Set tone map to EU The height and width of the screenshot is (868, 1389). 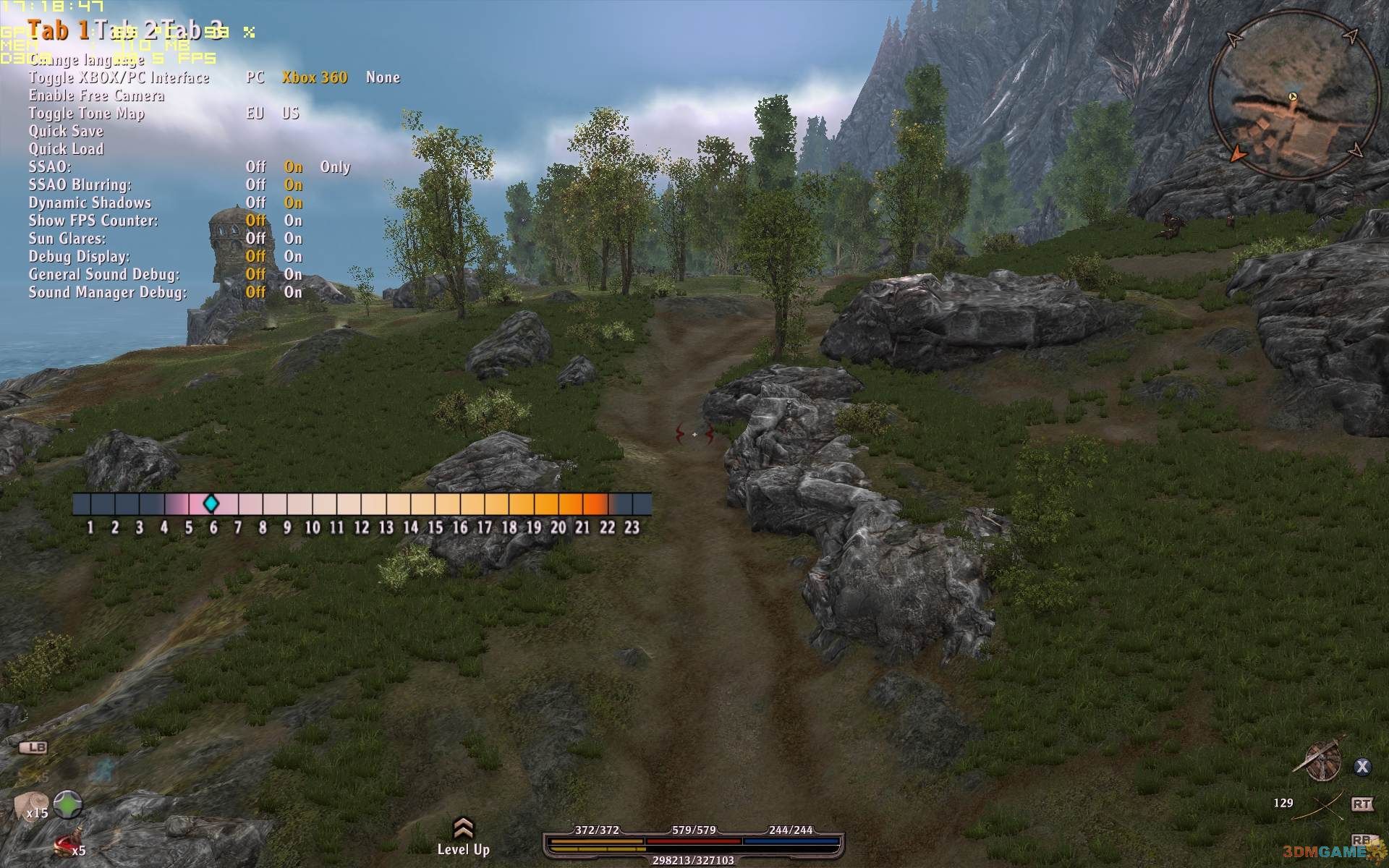255,114
